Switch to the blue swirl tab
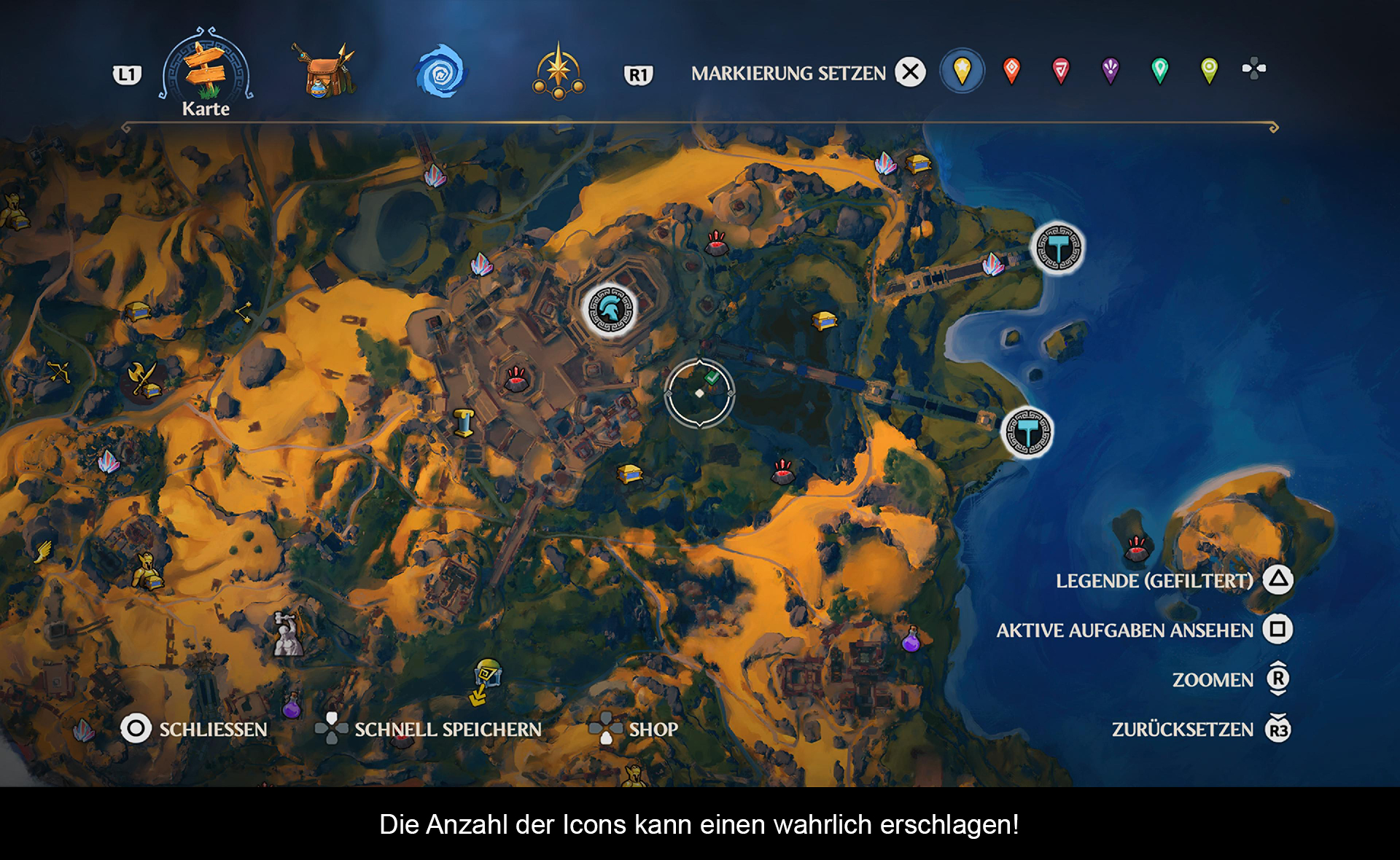 (440, 71)
